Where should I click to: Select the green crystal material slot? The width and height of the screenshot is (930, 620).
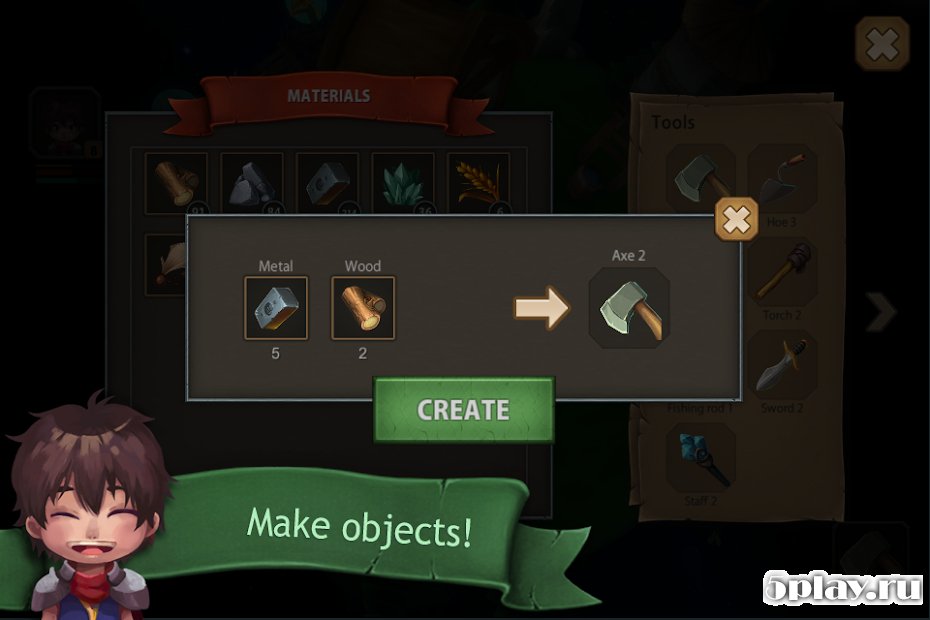(x=403, y=183)
